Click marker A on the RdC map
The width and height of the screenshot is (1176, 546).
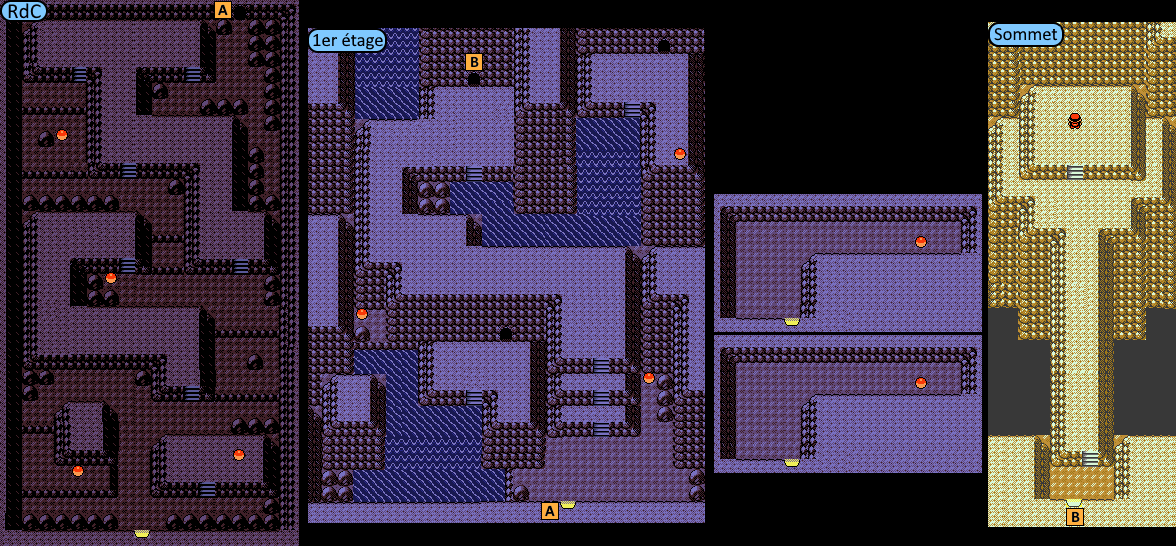coord(223,10)
